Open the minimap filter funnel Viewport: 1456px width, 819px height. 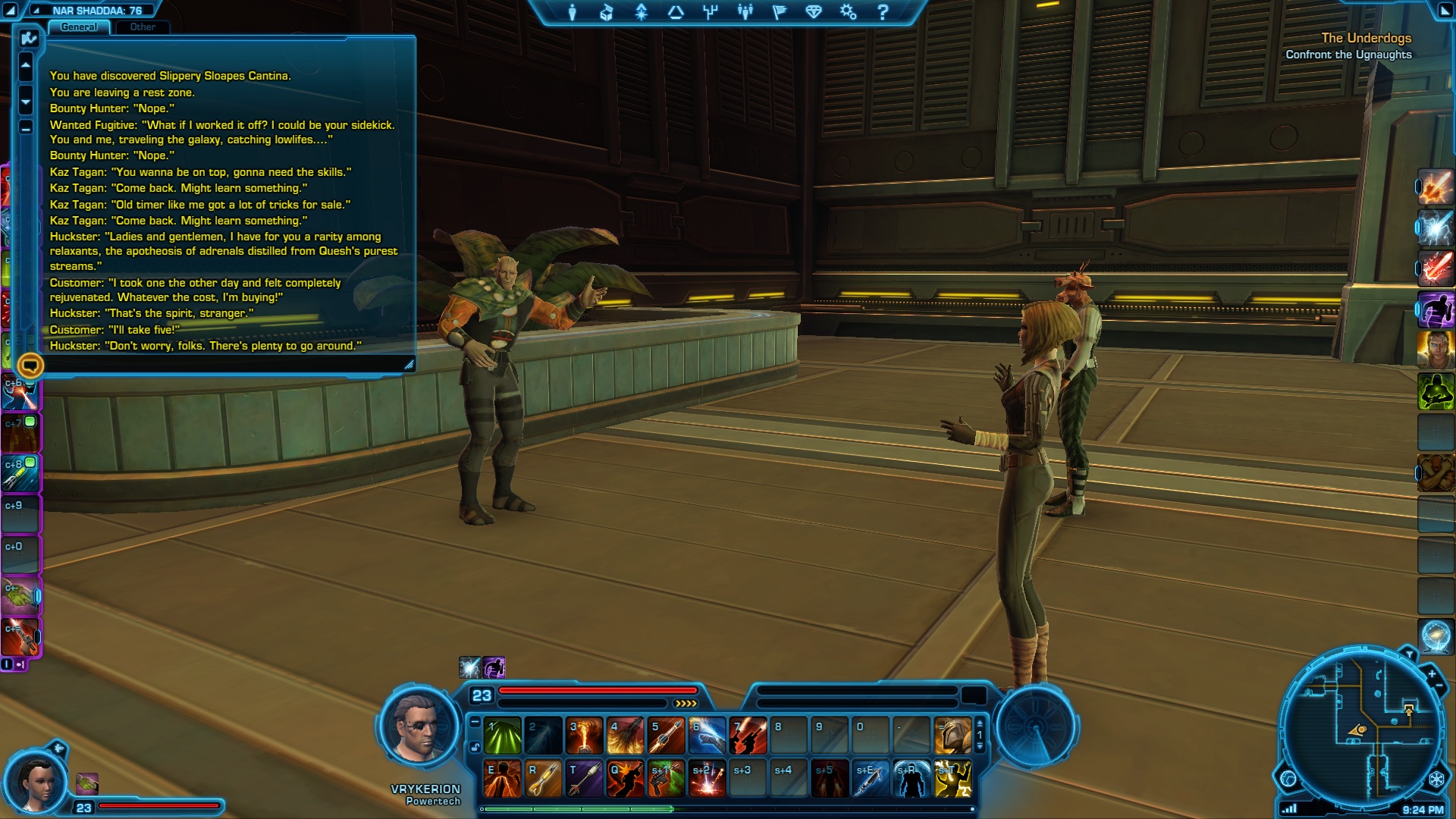coord(1409,654)
